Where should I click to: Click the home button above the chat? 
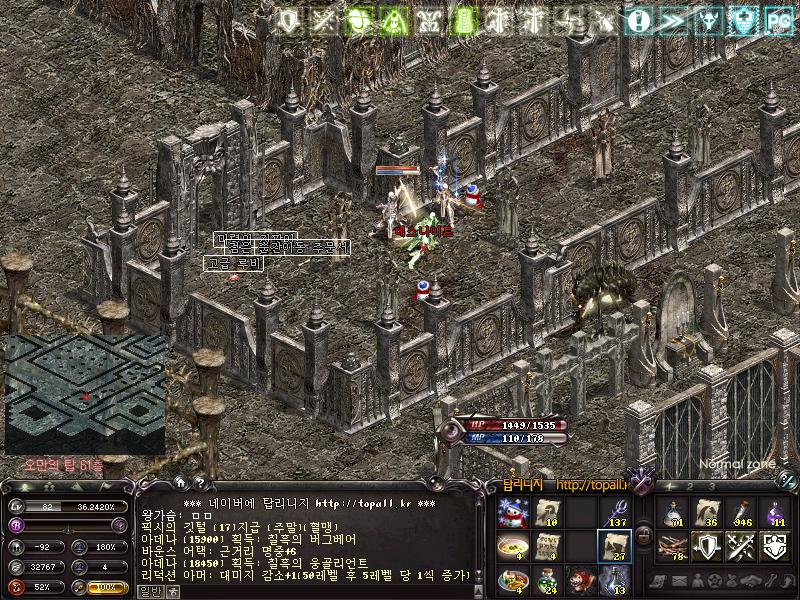pos(179,483)
